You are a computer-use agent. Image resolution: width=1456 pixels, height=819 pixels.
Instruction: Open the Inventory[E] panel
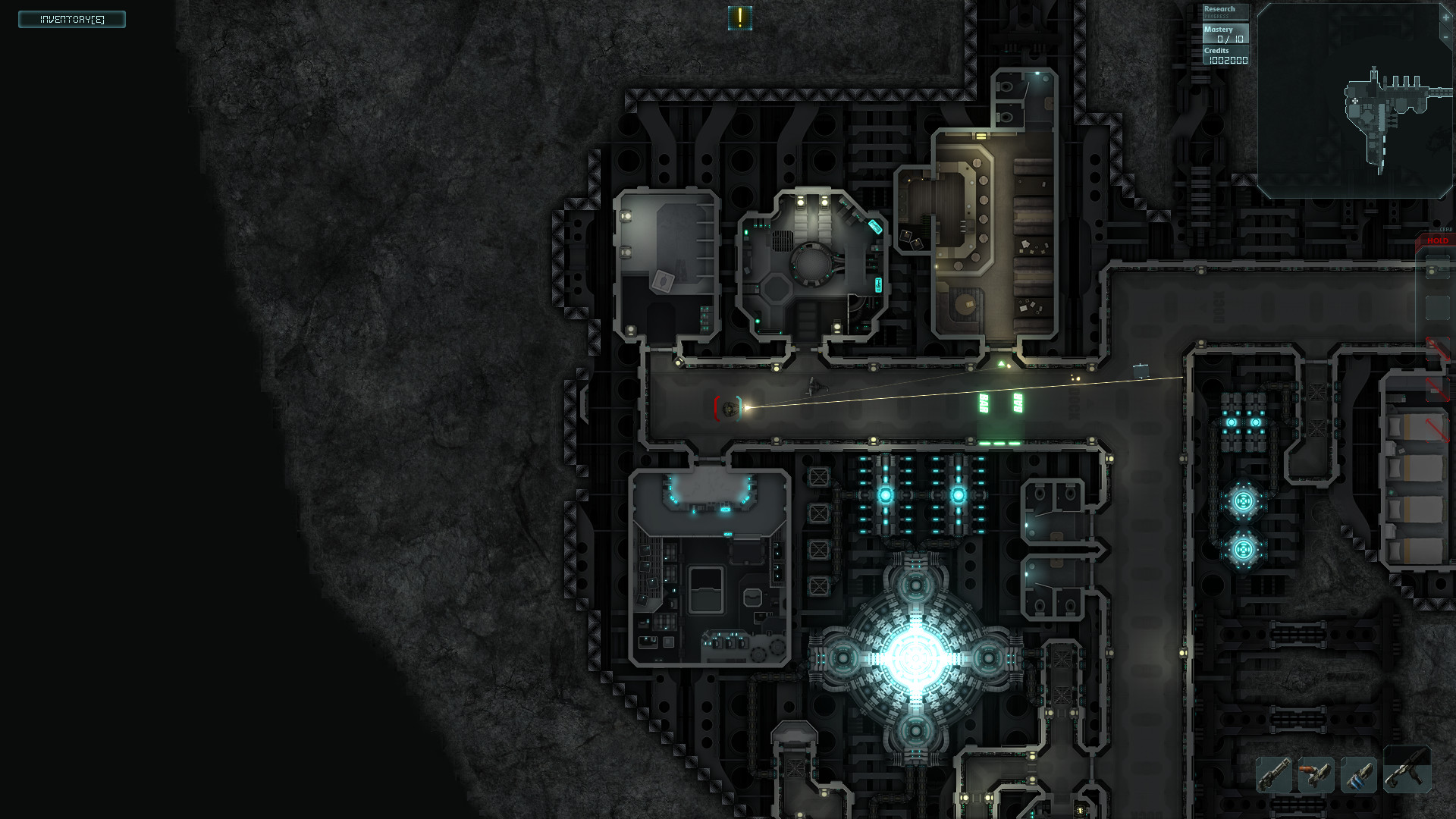(71, 19)
